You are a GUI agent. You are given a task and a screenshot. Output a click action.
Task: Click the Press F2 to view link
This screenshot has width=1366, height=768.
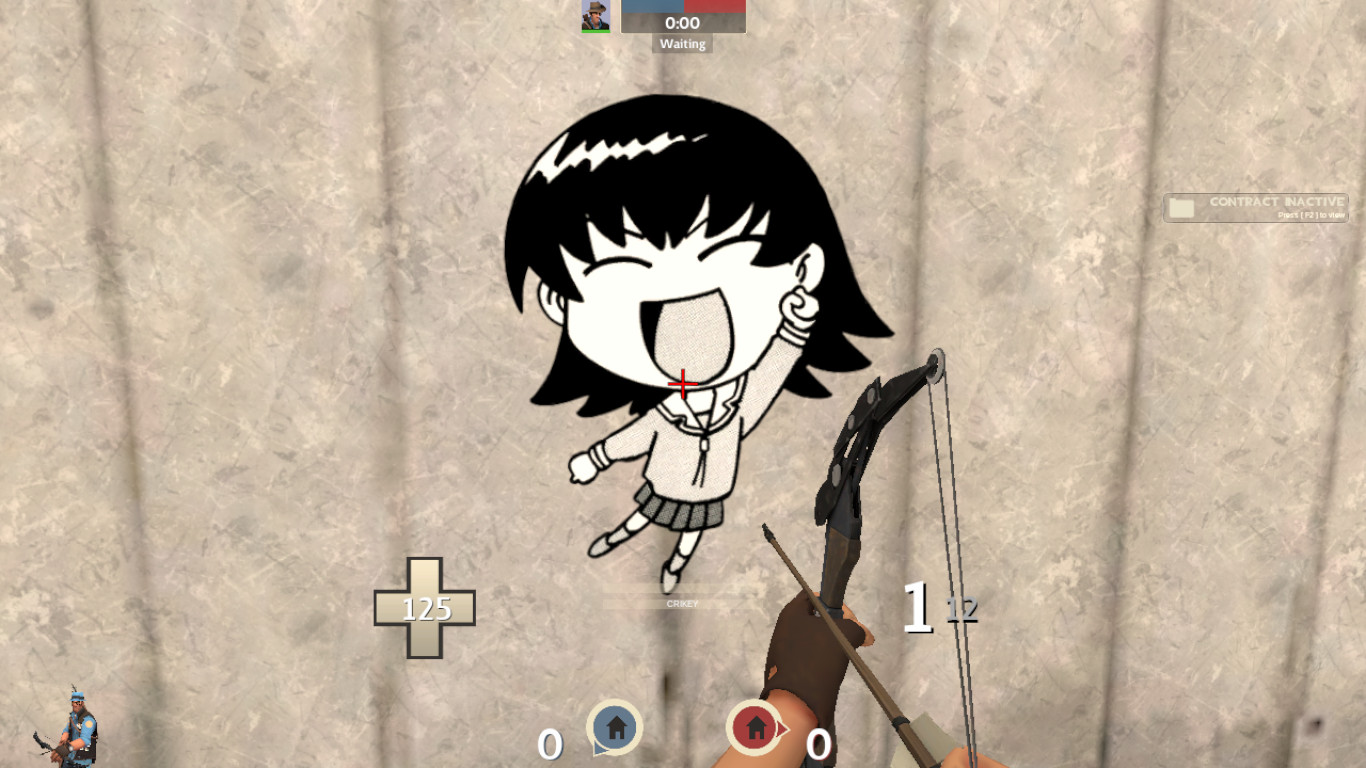(x=1311, y=214)
